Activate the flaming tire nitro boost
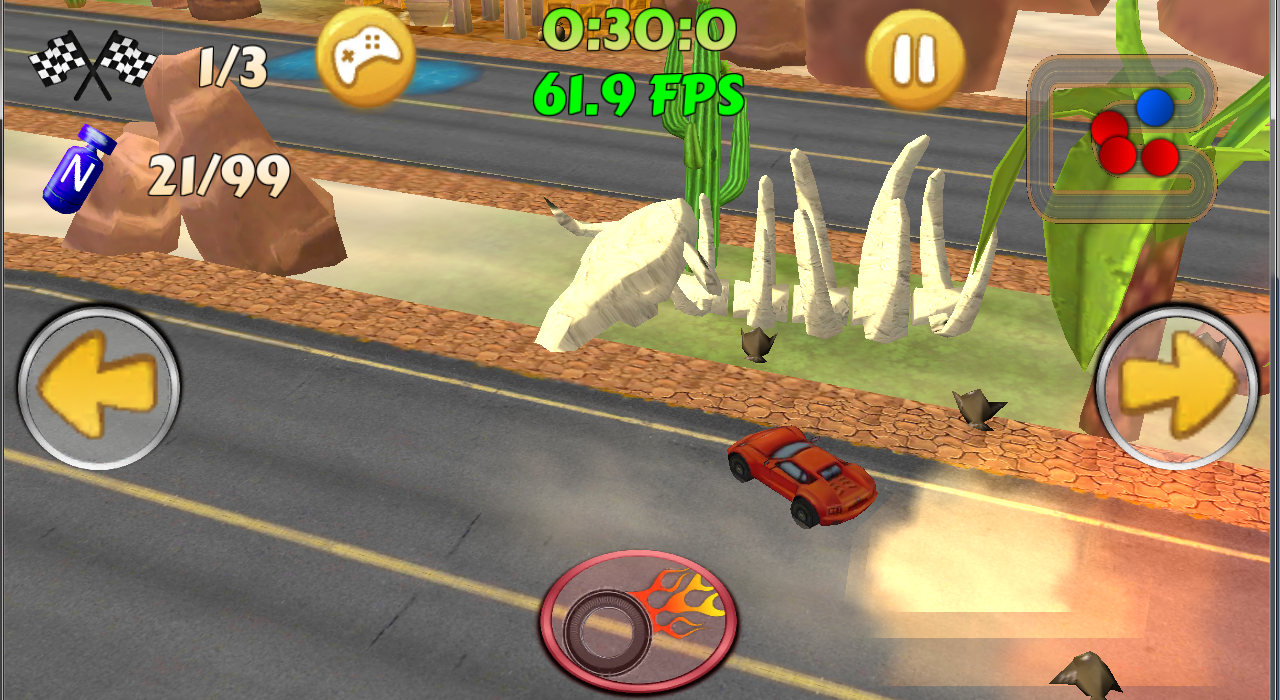Screen dimensions: 1280x700 (640, 620)
